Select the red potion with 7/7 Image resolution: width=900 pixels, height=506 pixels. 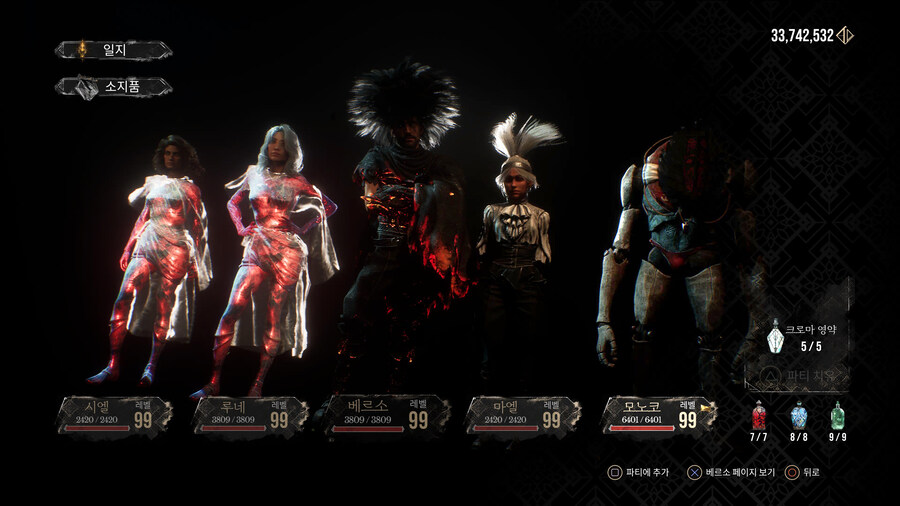(x=759, y=416)
